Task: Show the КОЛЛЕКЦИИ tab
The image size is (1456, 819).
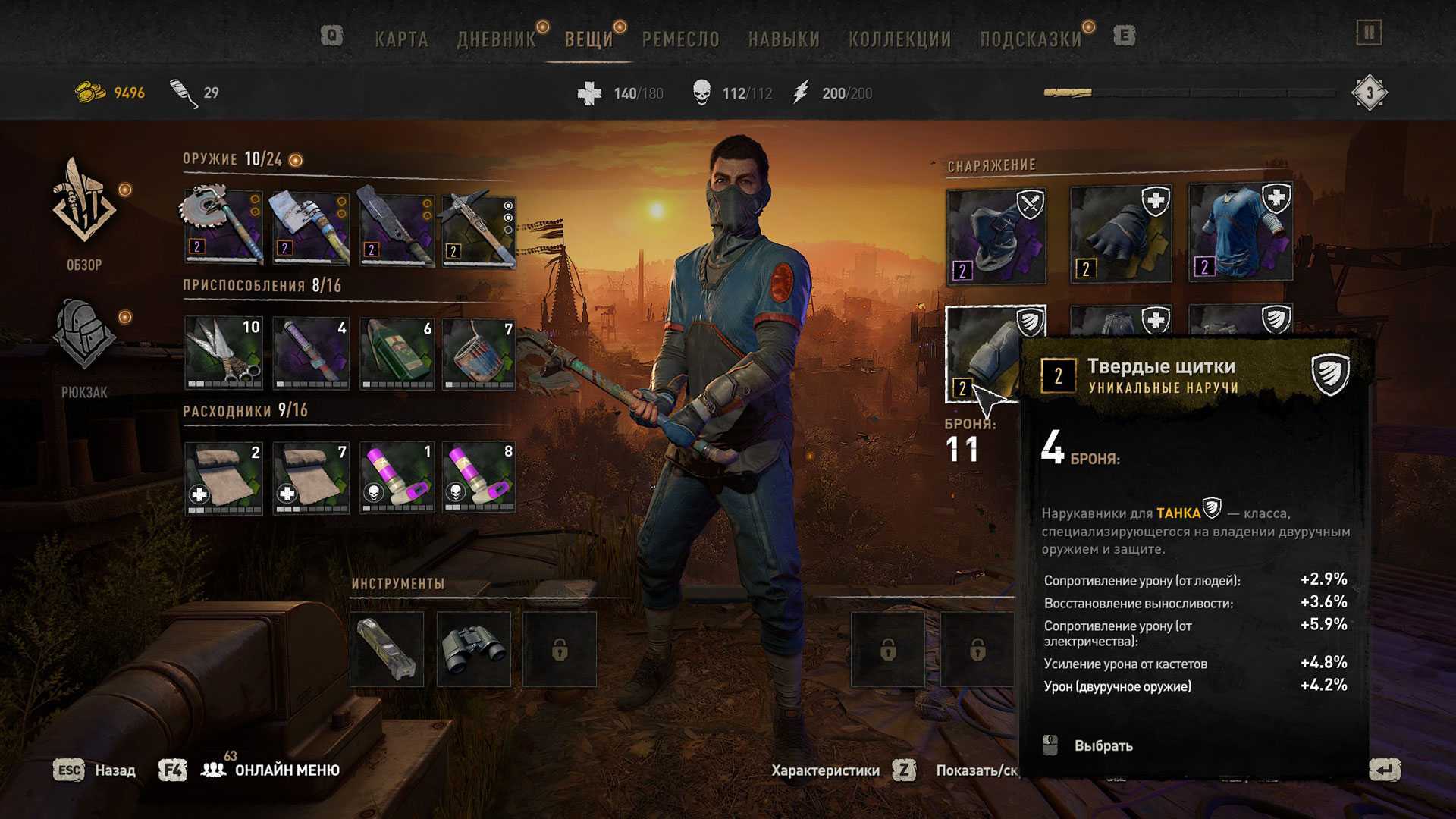Action: (899, 39)
